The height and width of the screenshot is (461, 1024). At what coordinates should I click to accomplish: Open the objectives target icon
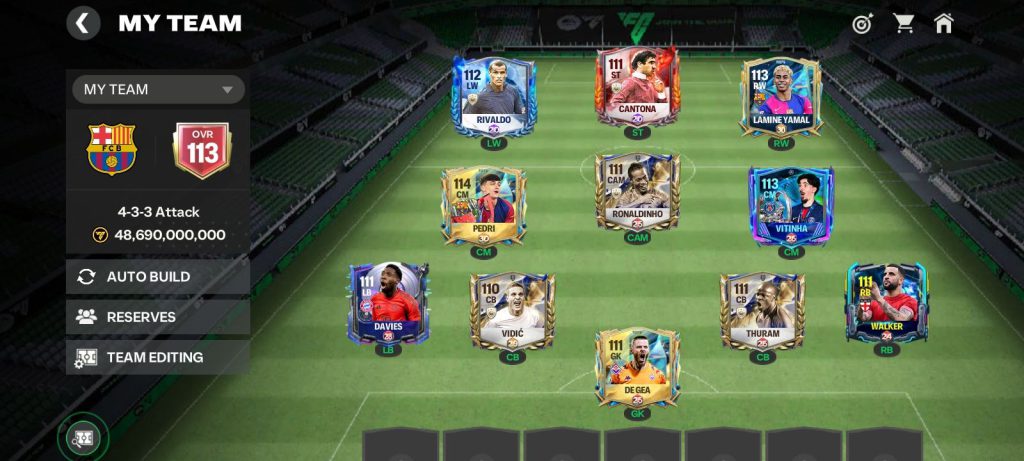862,23
